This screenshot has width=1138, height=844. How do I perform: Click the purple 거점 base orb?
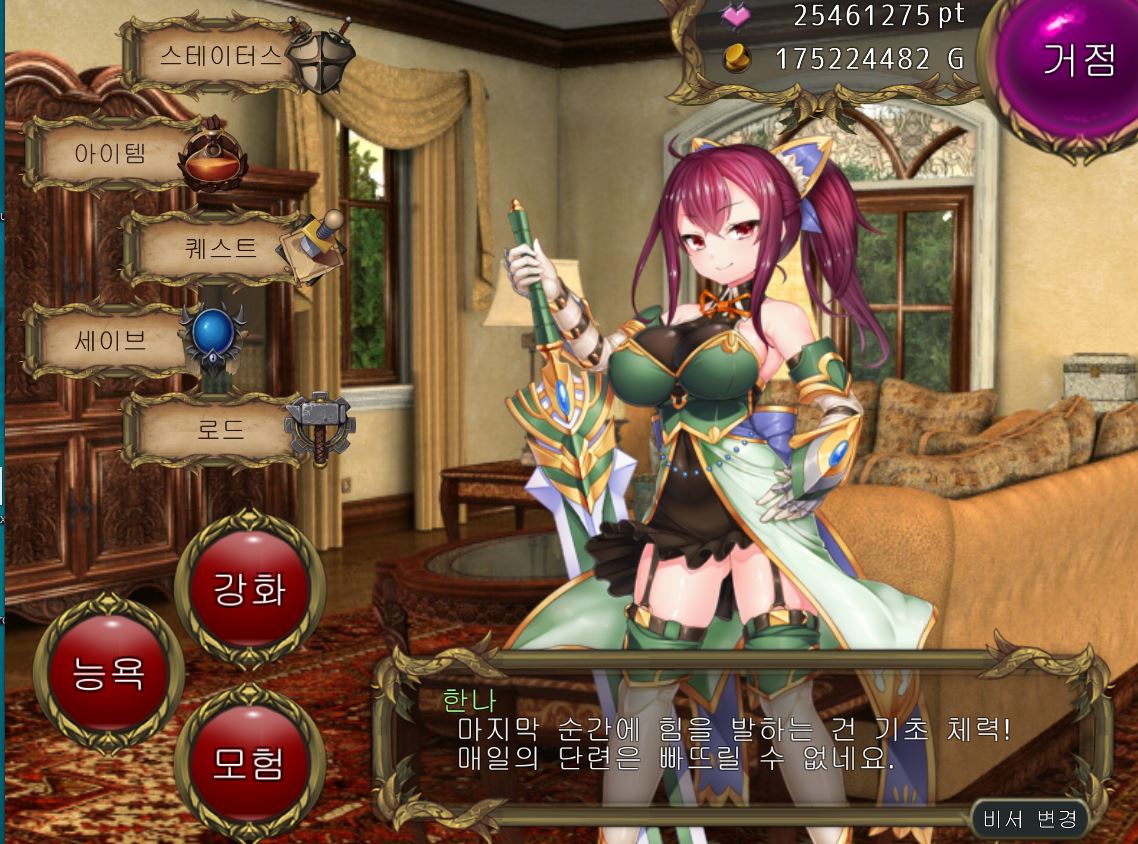[x=1078, y=62]
